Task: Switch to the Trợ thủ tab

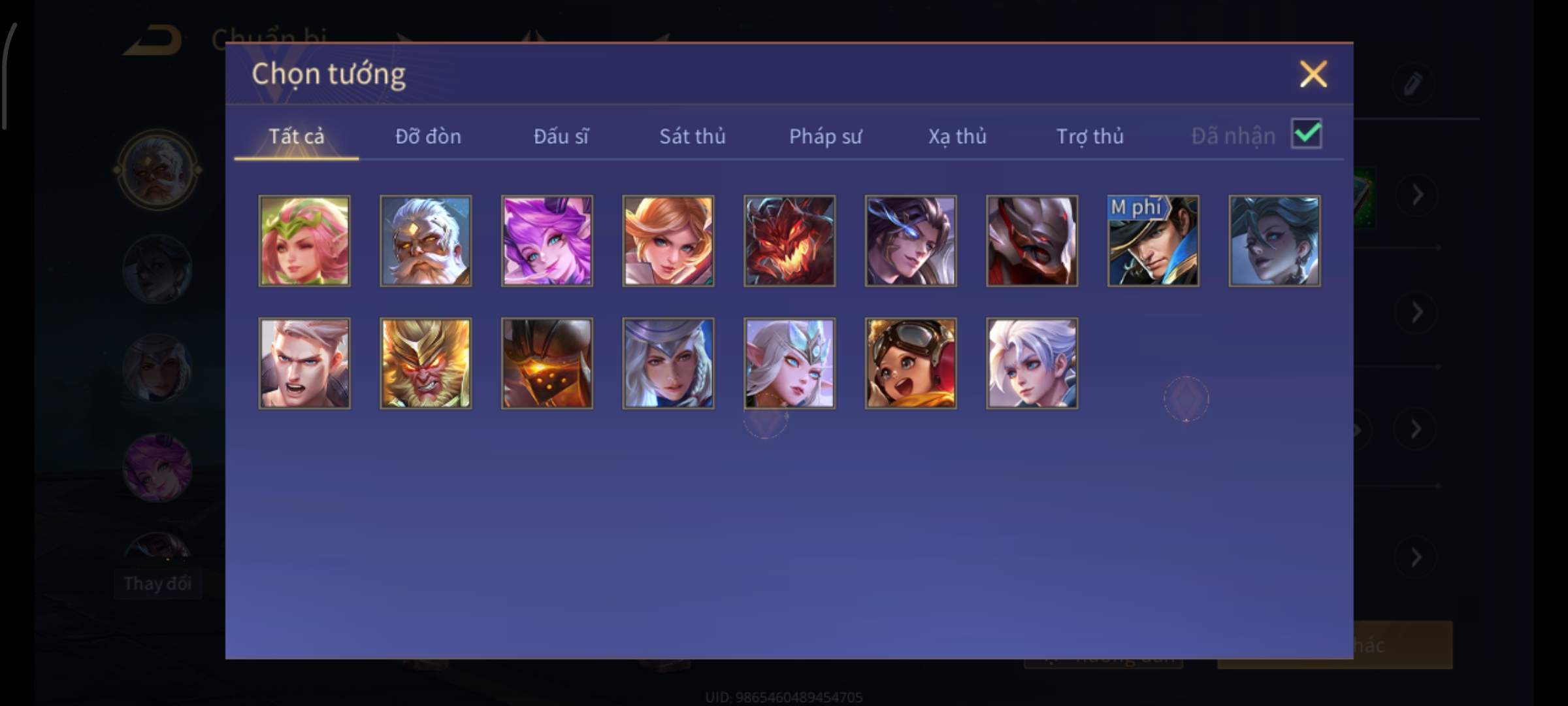Action: point(1090,136)
